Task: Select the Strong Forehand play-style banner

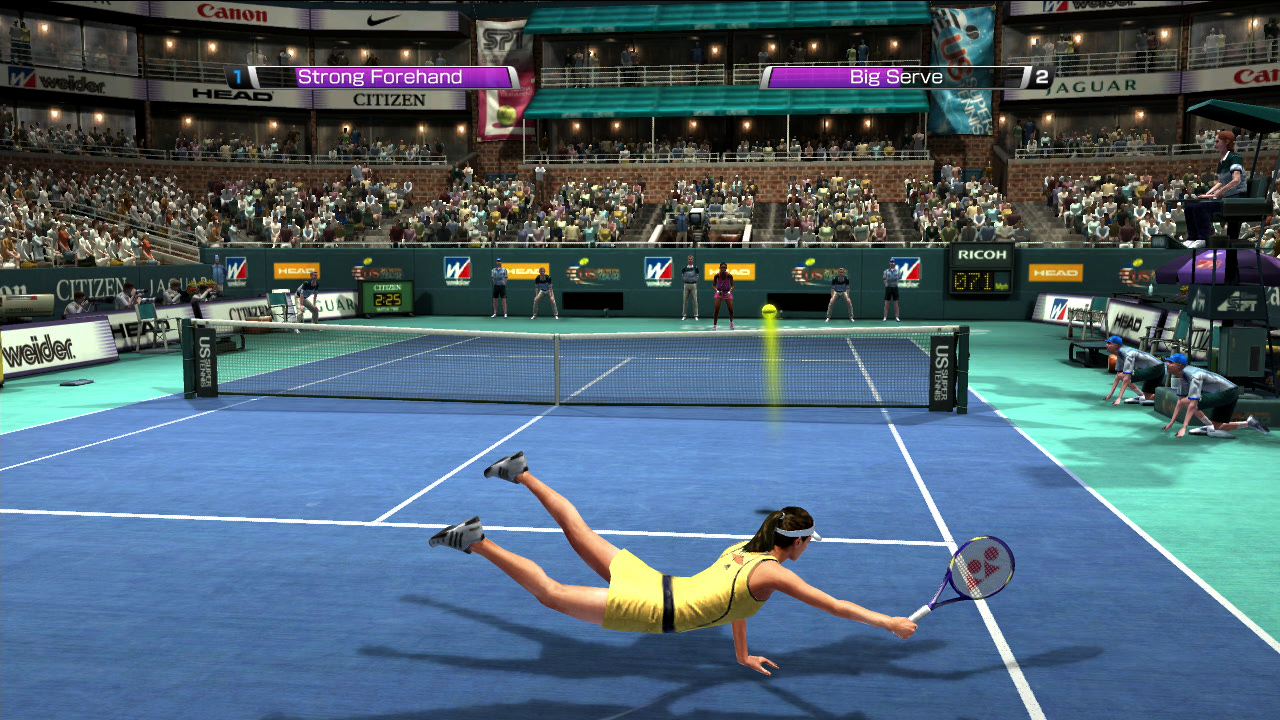Action: (x=381, y=77)
